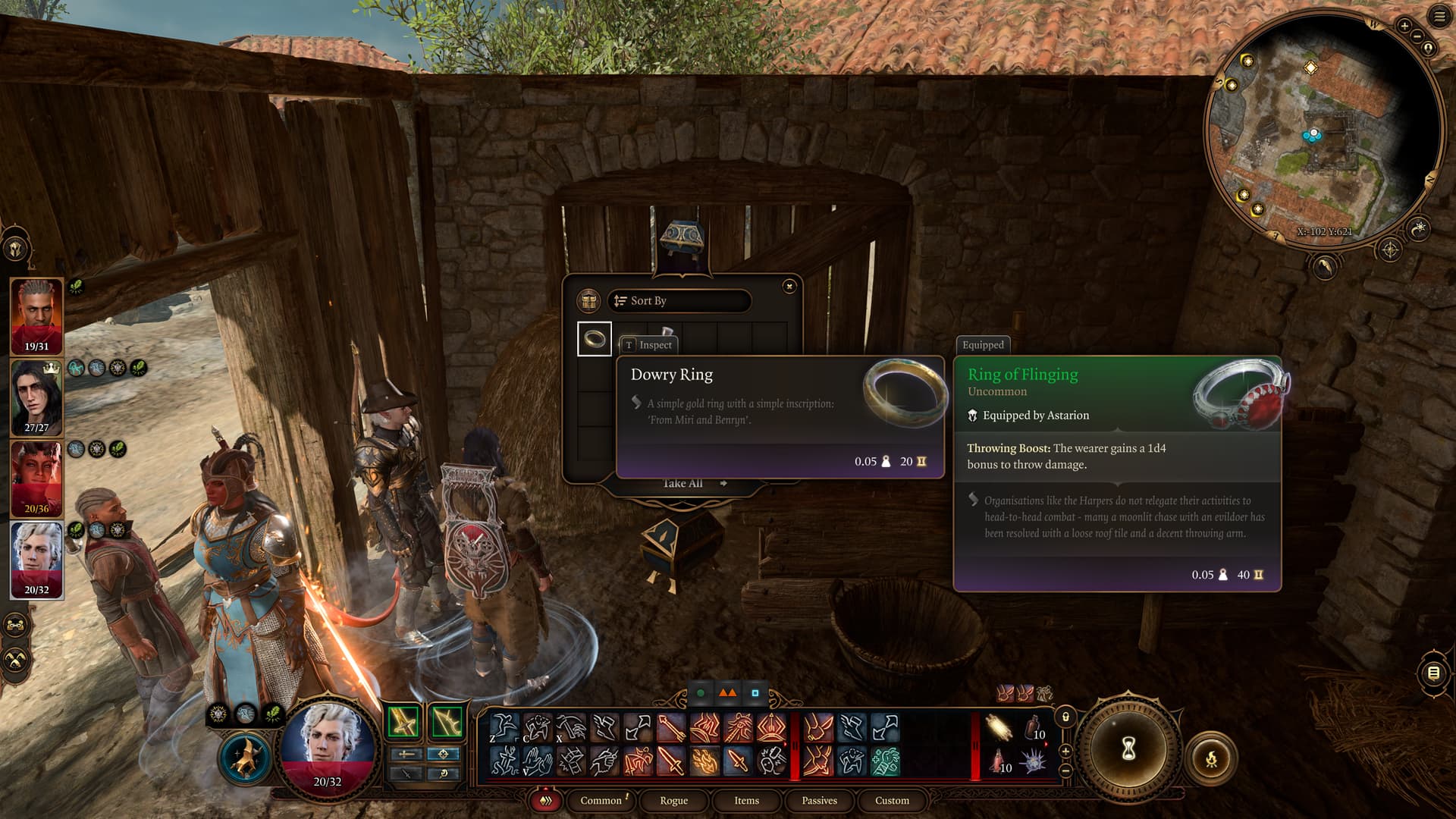Toggle the hotbar lock icon
The width and height of the screenshot is (1456, 819).
coord(1065,717)
